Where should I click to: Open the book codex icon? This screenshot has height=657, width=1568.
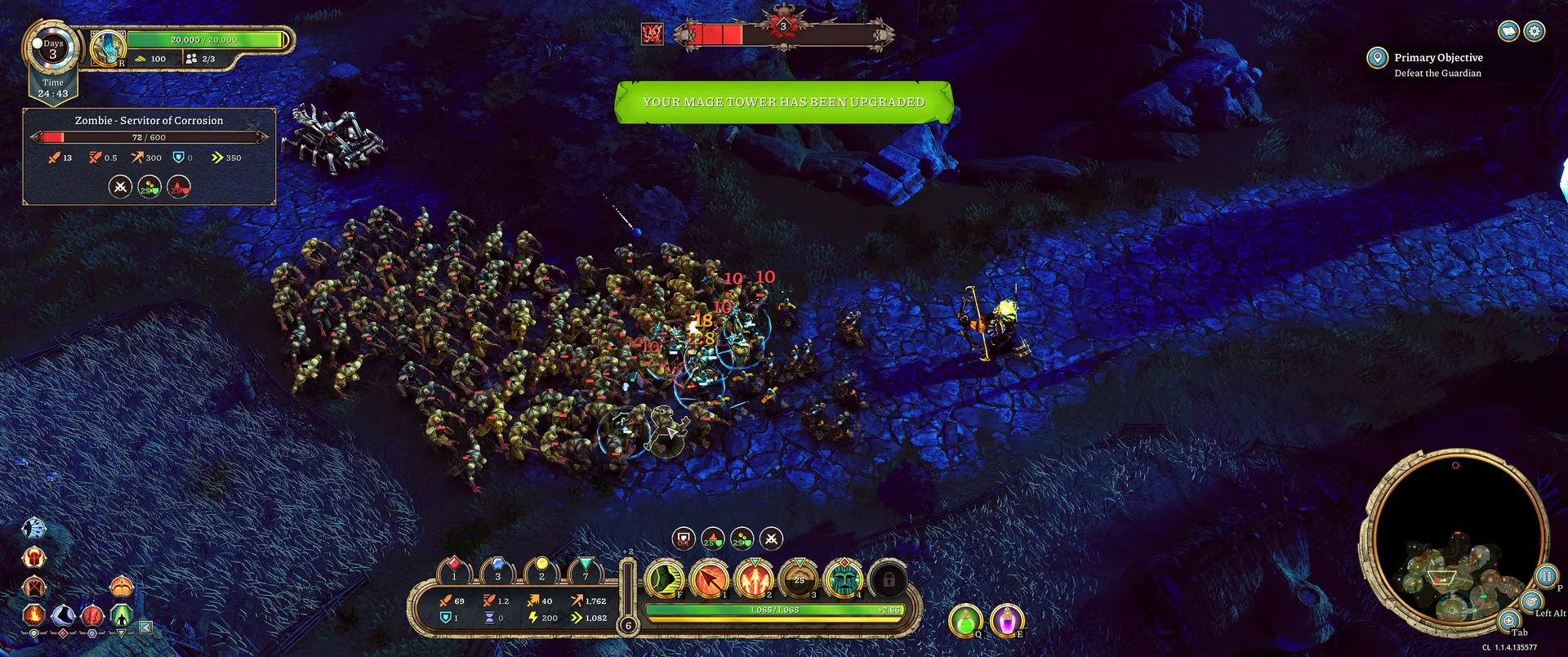pyautogui.click(x=1508, y=31)
